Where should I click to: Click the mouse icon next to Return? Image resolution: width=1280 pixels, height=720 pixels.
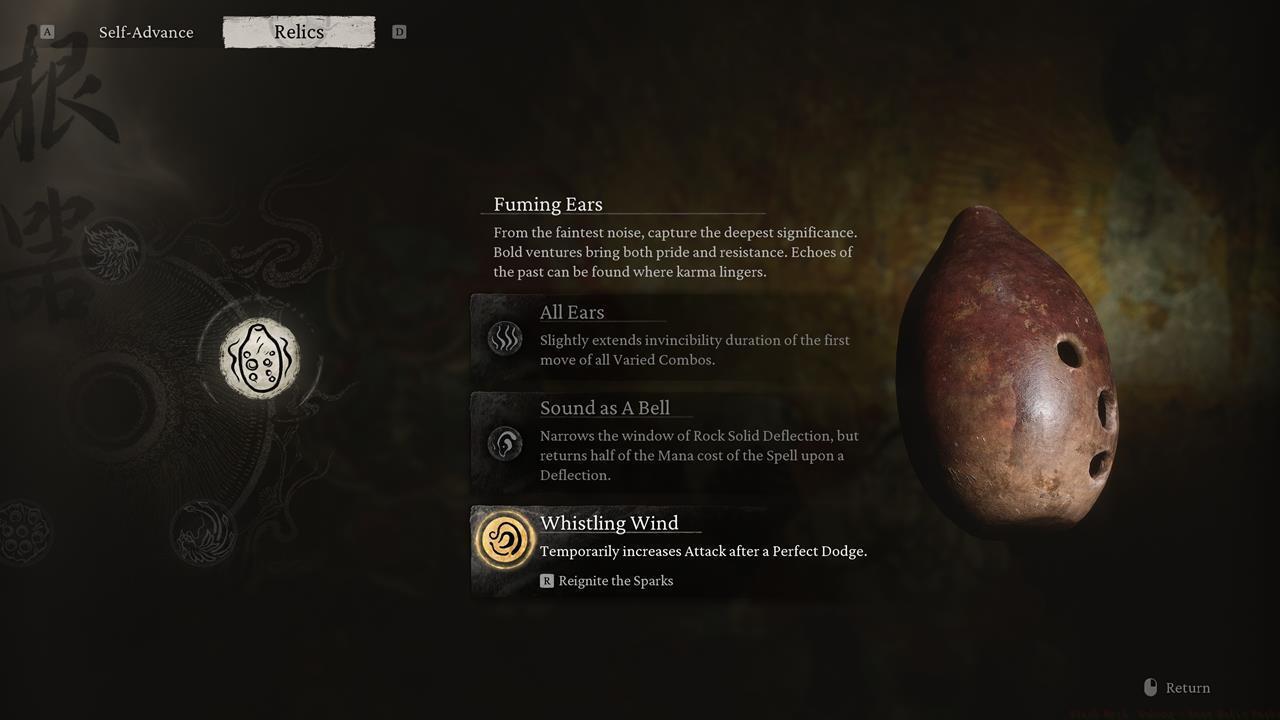pyautogui.click(x=1149, y=687)
